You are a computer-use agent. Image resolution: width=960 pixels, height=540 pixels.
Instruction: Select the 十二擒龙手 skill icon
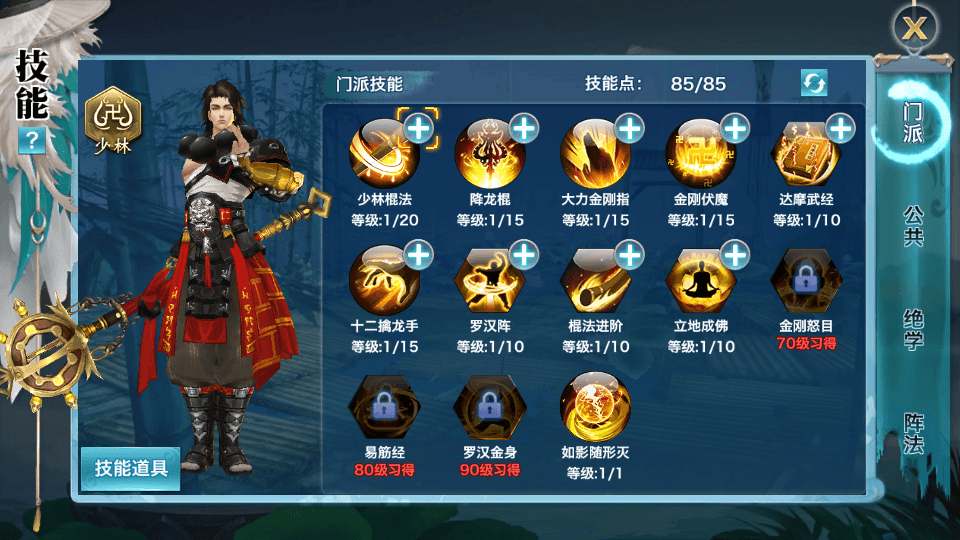click(x=383, y=280)
